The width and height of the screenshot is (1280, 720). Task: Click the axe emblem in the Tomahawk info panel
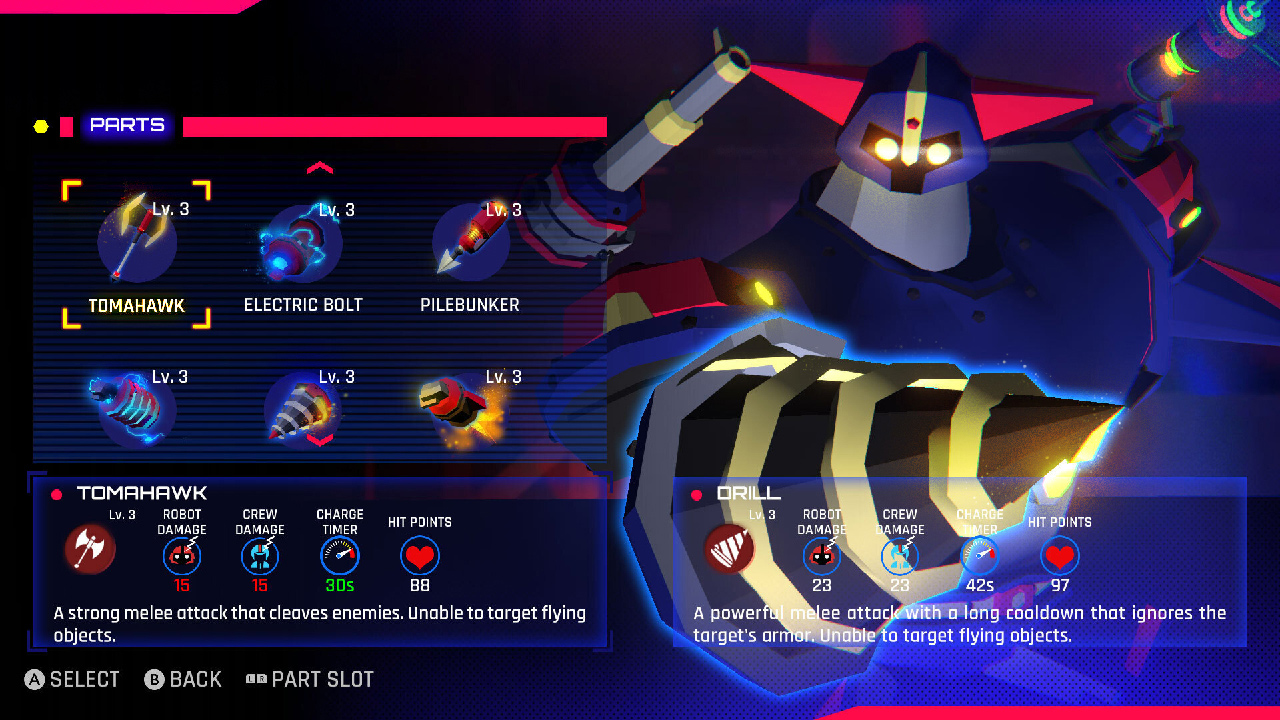(x=89, y=550)
